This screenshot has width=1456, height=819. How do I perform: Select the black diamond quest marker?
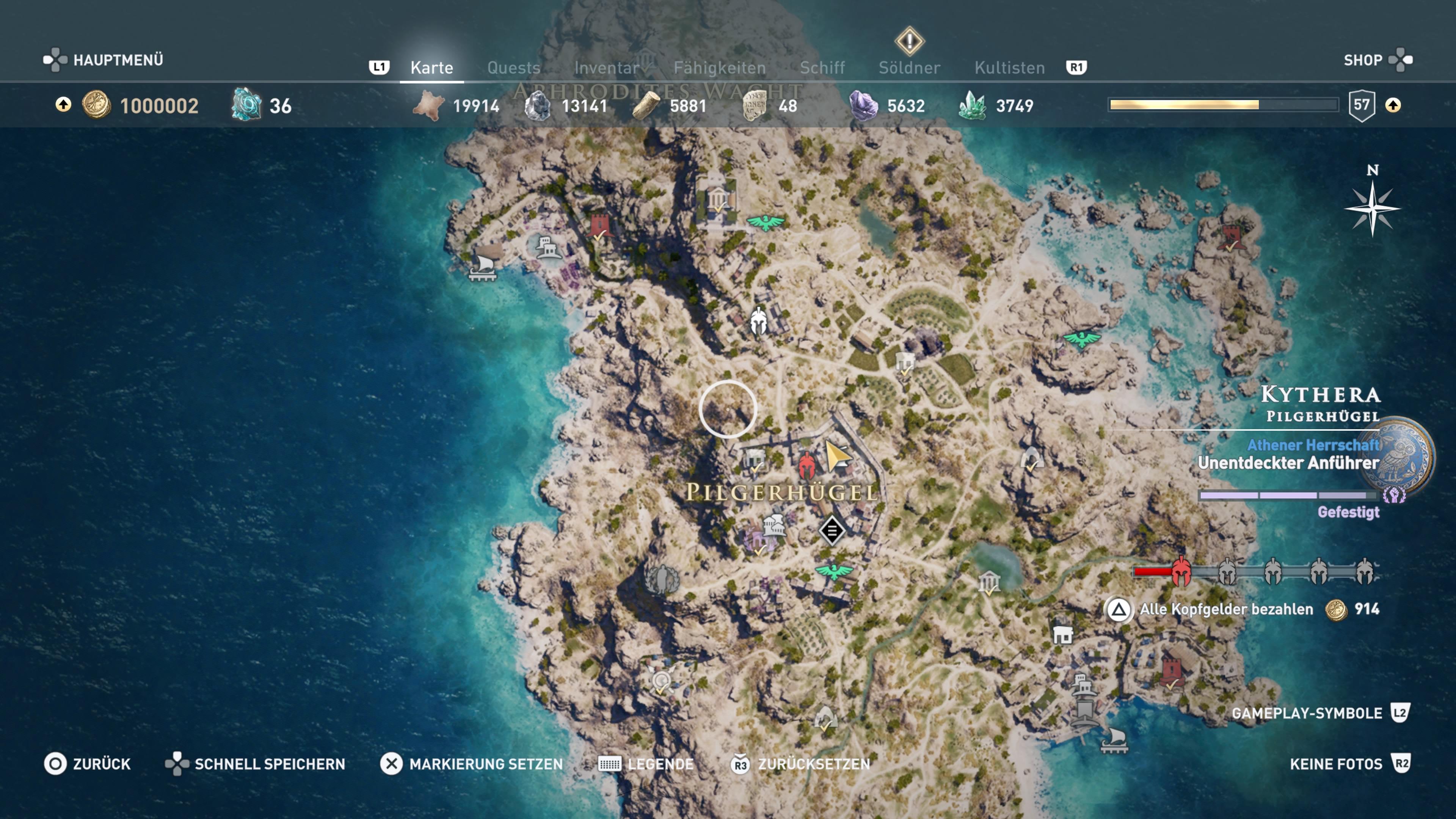(x=832, y=531)
